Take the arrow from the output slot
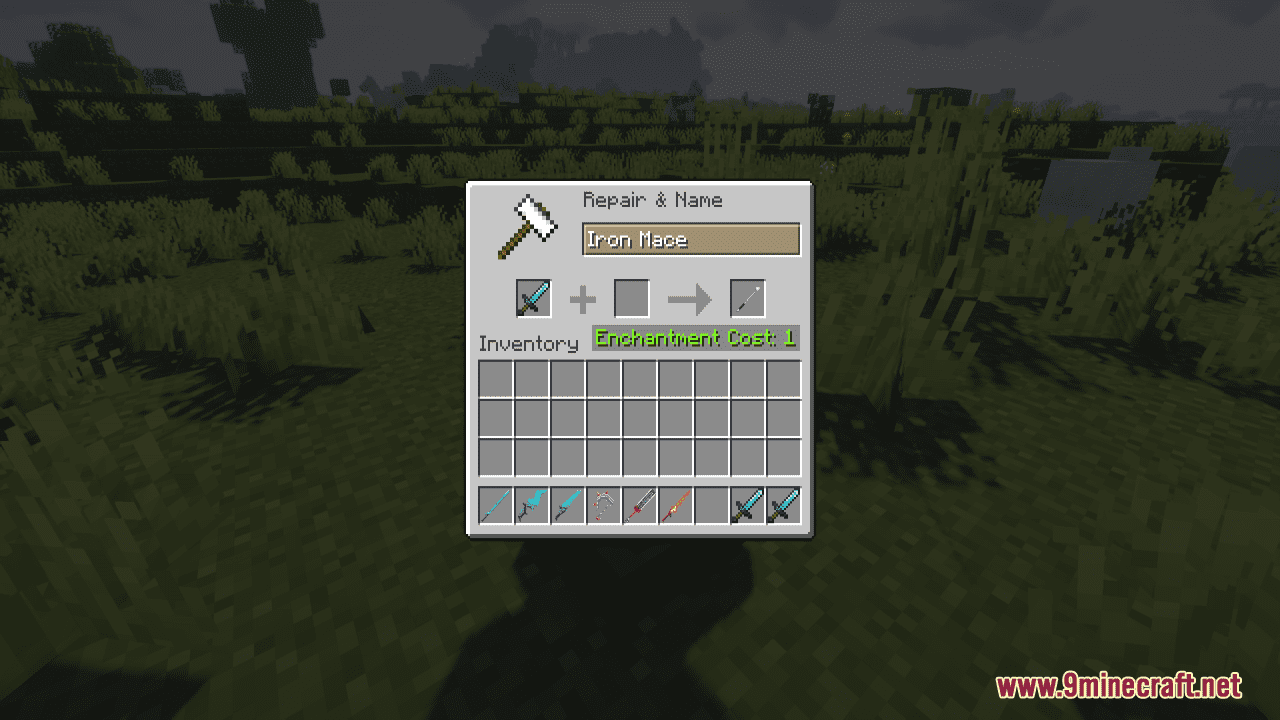The image size is (1280, 720). pyautogui.click(x=747, y=298)
